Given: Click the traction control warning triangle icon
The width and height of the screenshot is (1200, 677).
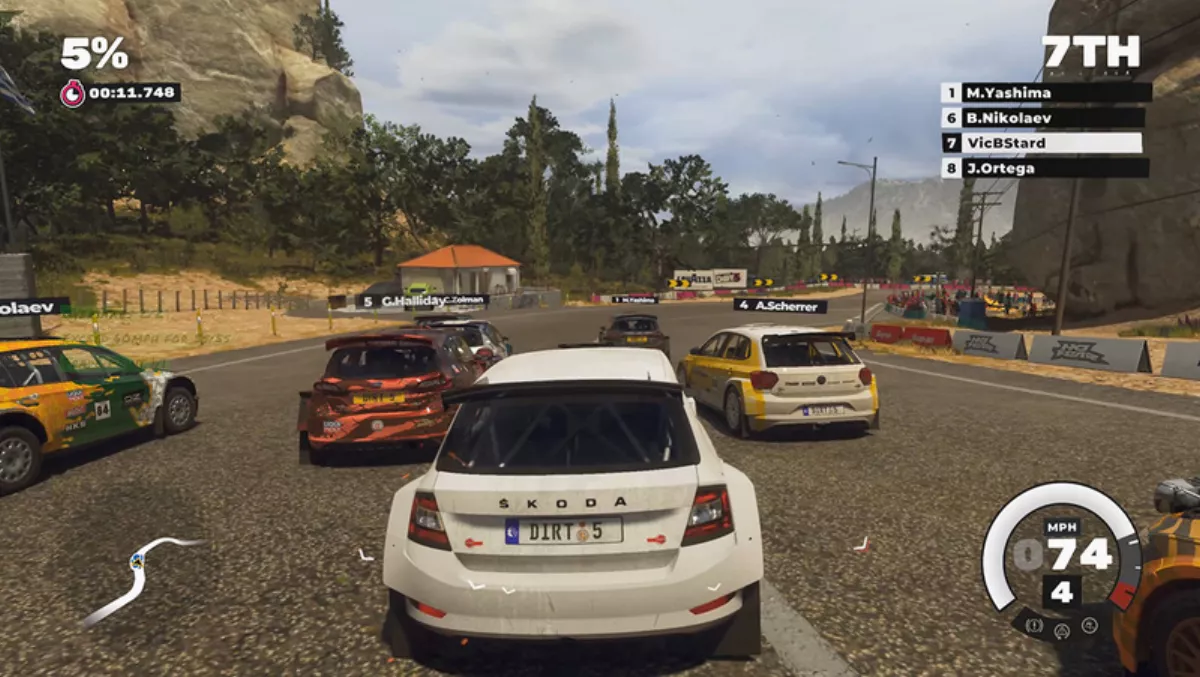Looking at the screenshot, I should click(1061, 631).
